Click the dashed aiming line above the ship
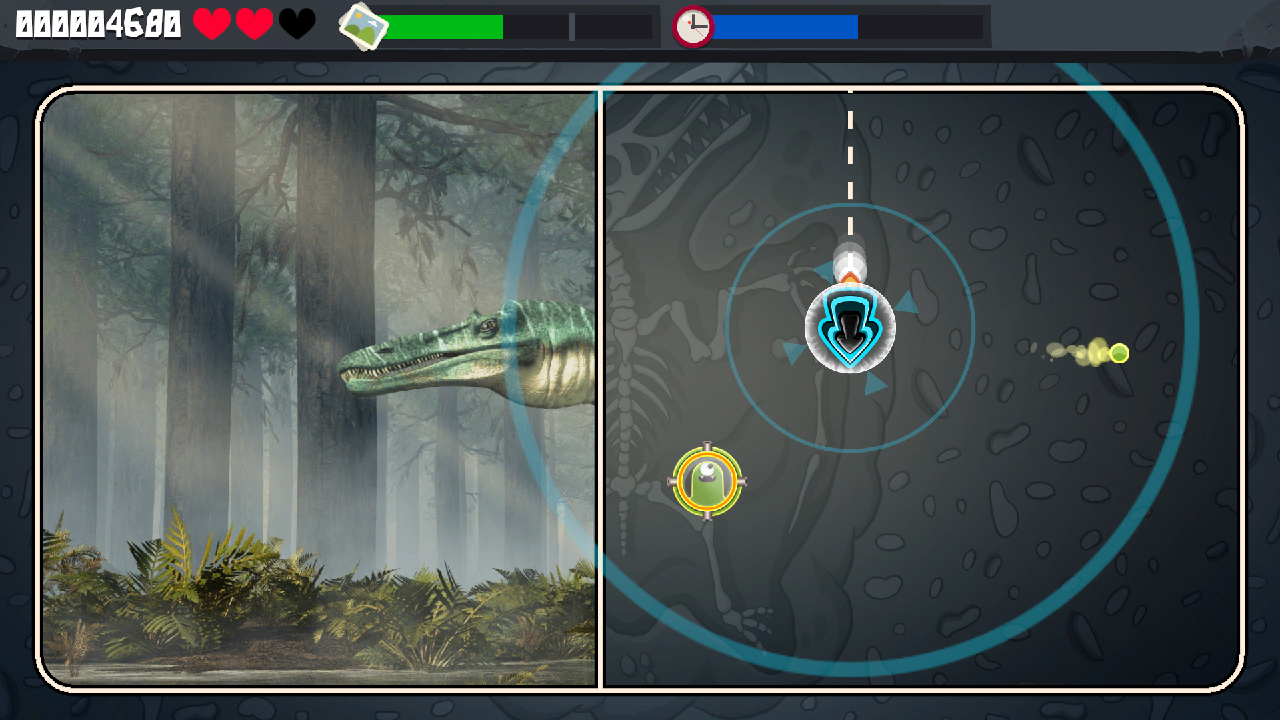Viewport: 1280px width, 720px height. pyautogui.click(x=849, y=160)
